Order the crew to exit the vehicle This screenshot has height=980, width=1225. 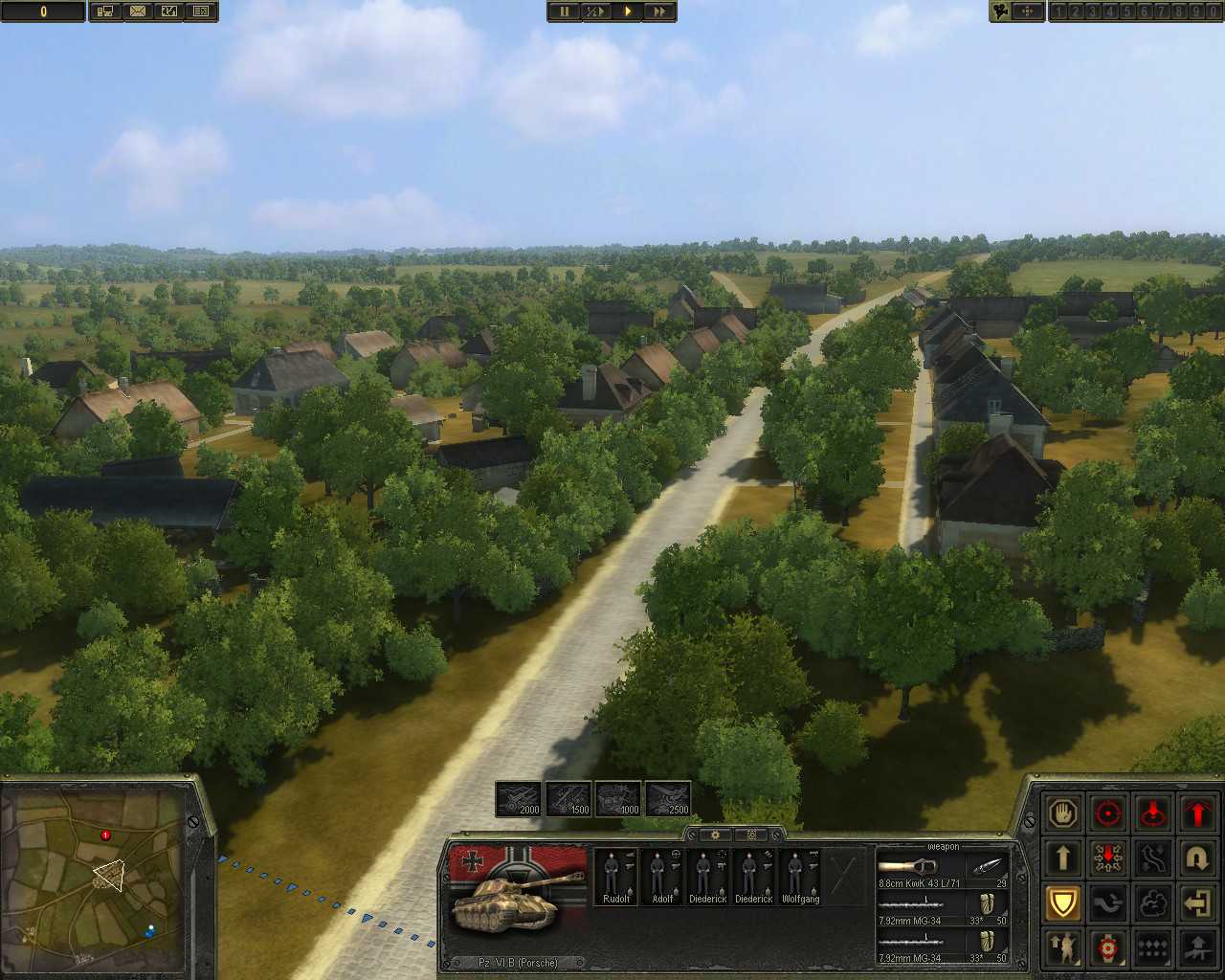coord(1197,903)
